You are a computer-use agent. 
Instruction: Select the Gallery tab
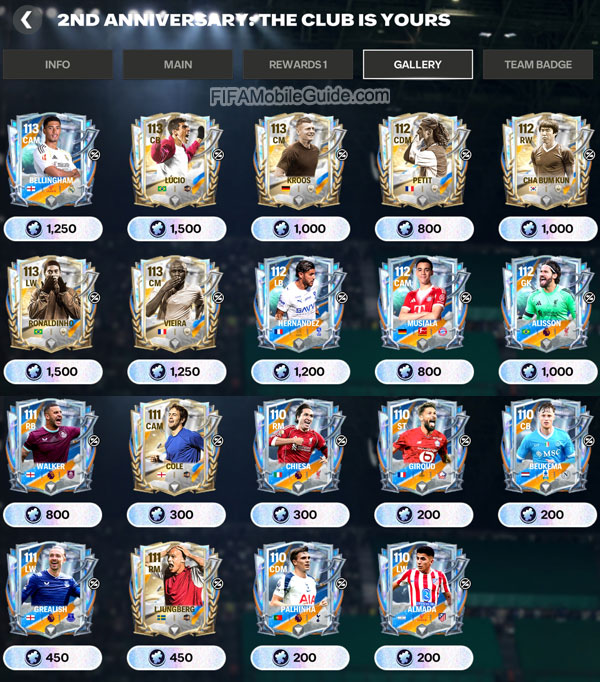418,65
